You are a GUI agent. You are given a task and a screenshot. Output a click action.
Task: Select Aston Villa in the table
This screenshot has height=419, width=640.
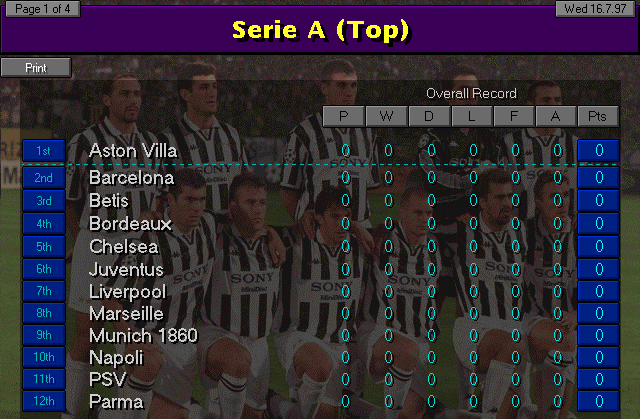click(133, 151)
